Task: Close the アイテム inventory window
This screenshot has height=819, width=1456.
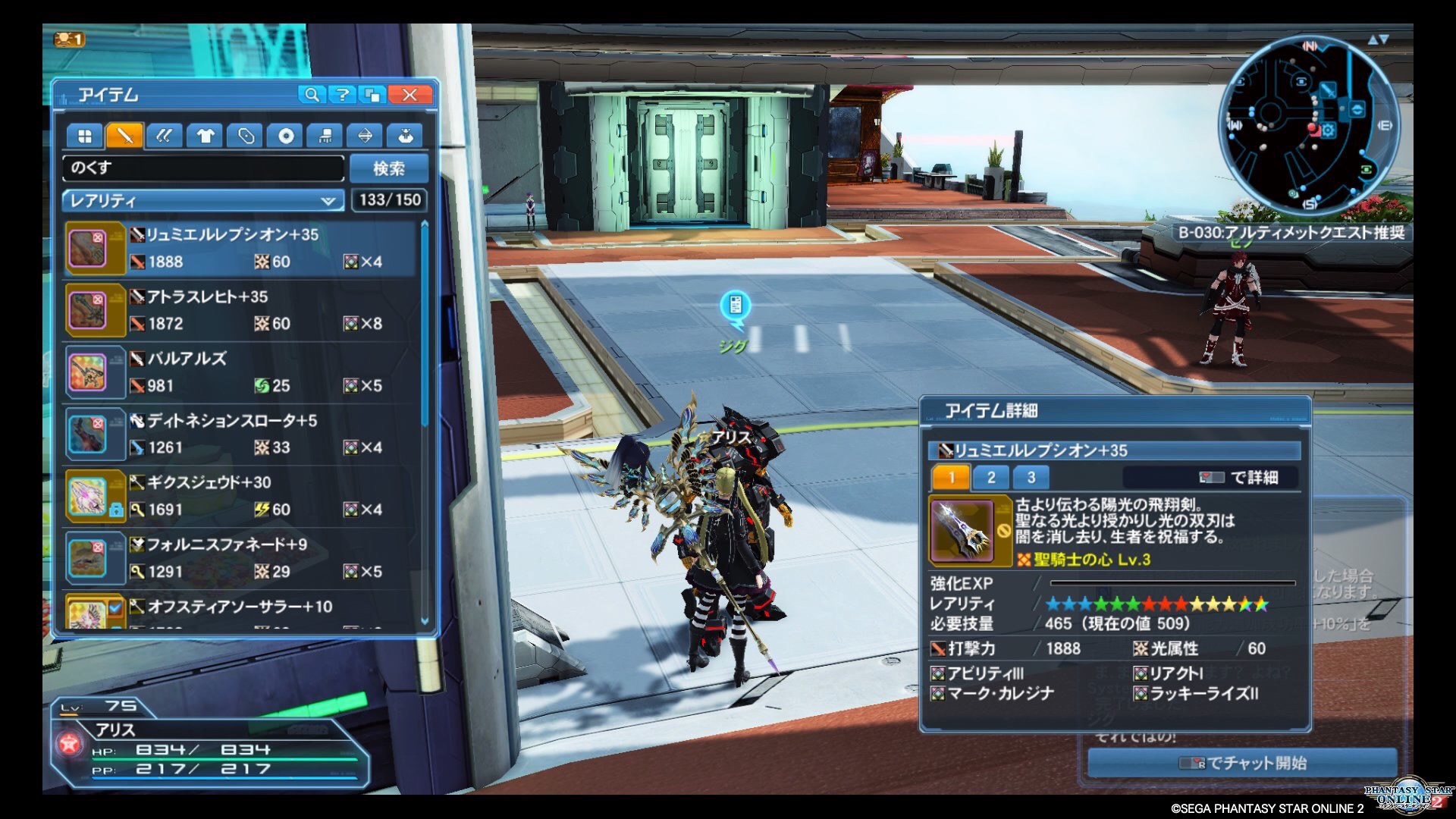Action: 409,95
